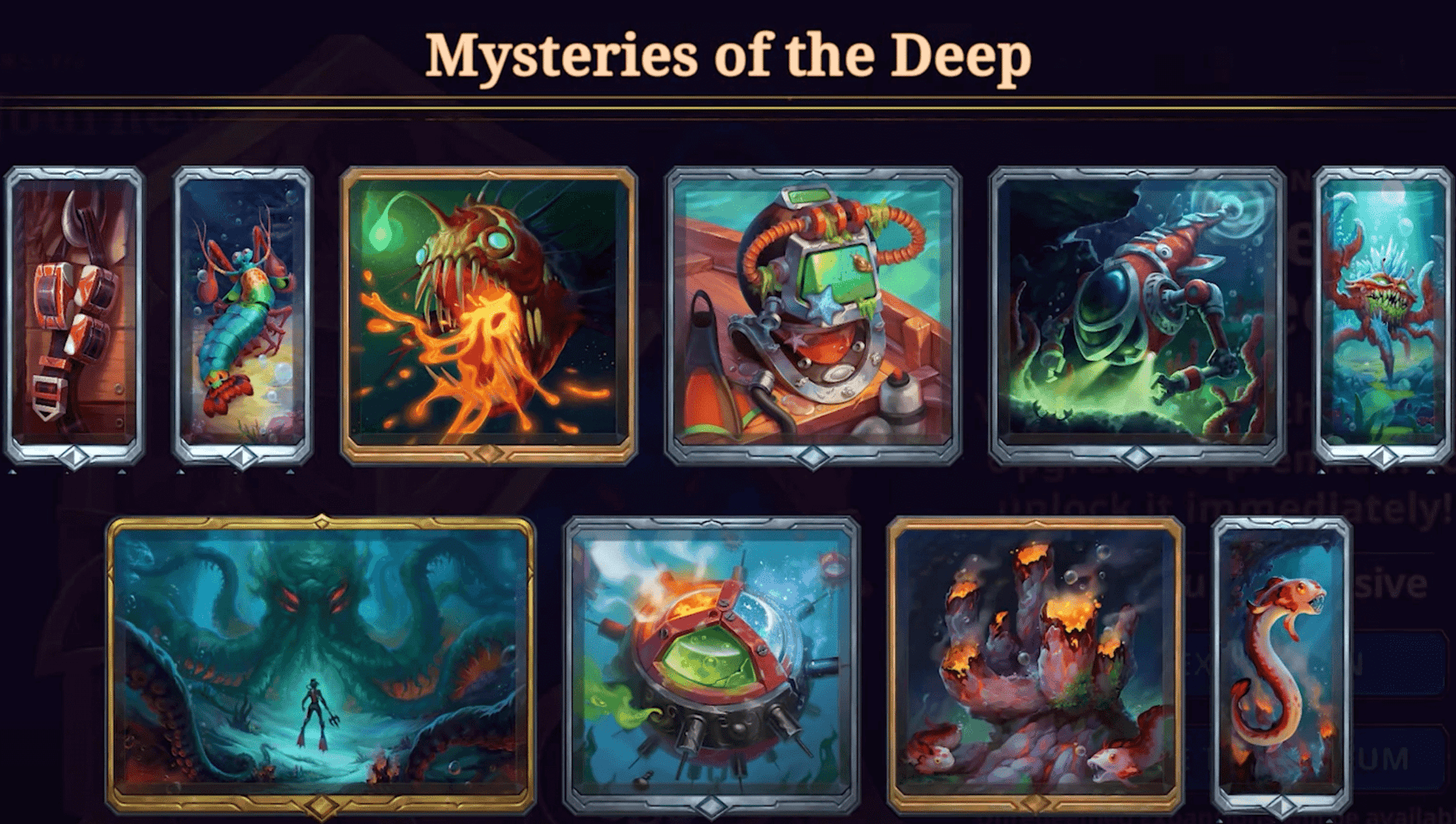Expand the mantis shrimp card's arrow

239,453
